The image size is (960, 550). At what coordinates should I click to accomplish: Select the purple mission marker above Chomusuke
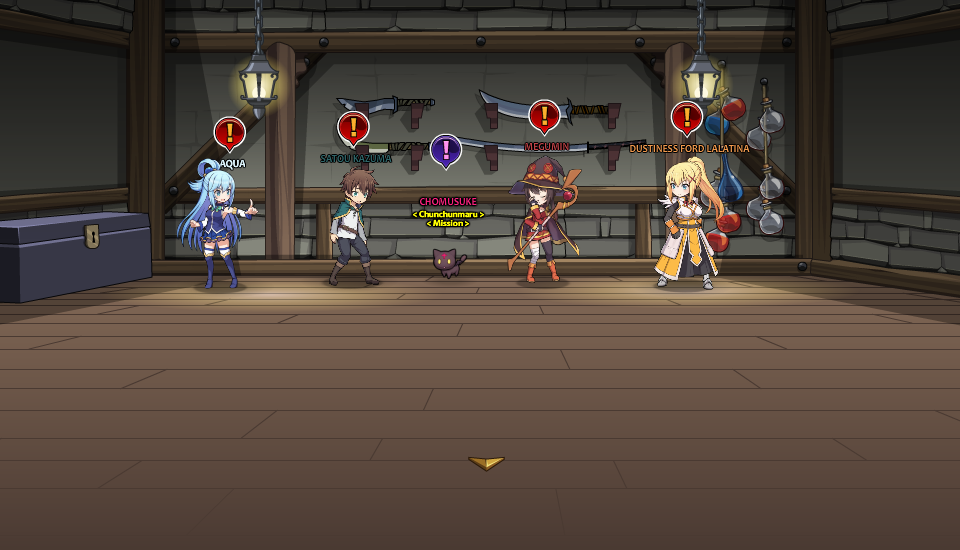click(x=445, y=150)
